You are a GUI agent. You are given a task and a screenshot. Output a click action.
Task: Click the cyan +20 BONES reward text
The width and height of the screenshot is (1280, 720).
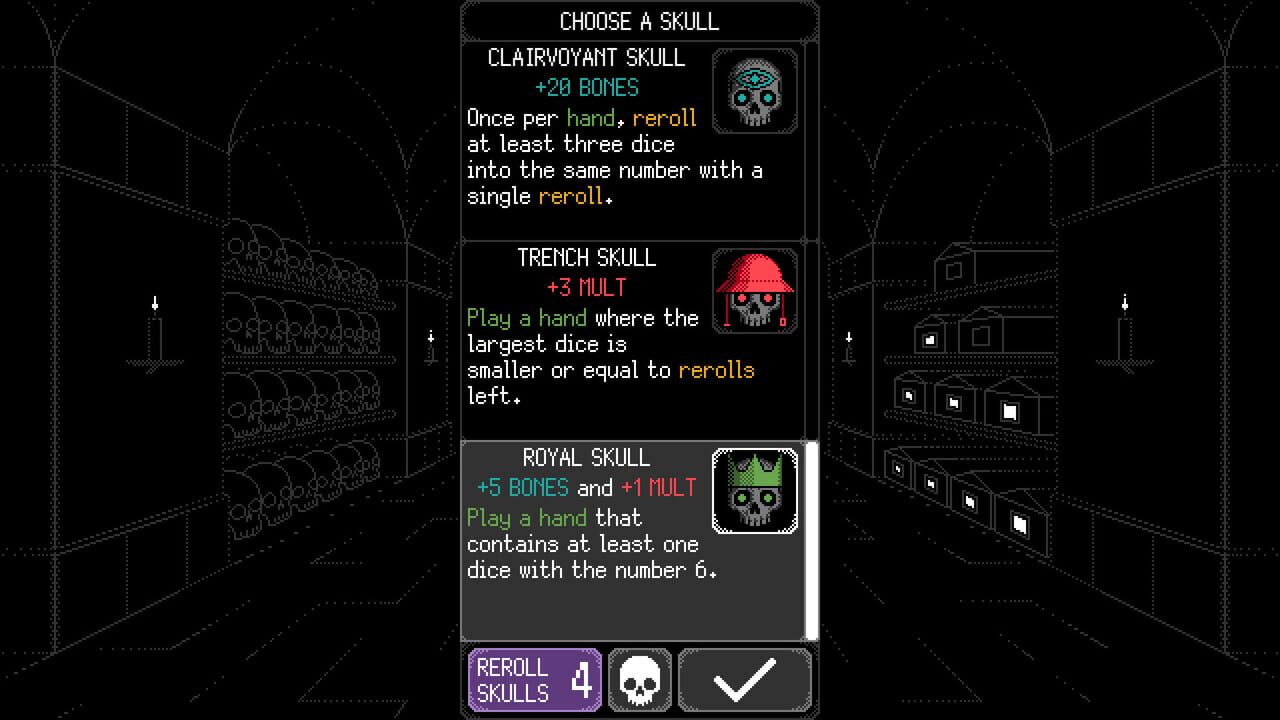[x=588, y=88]
